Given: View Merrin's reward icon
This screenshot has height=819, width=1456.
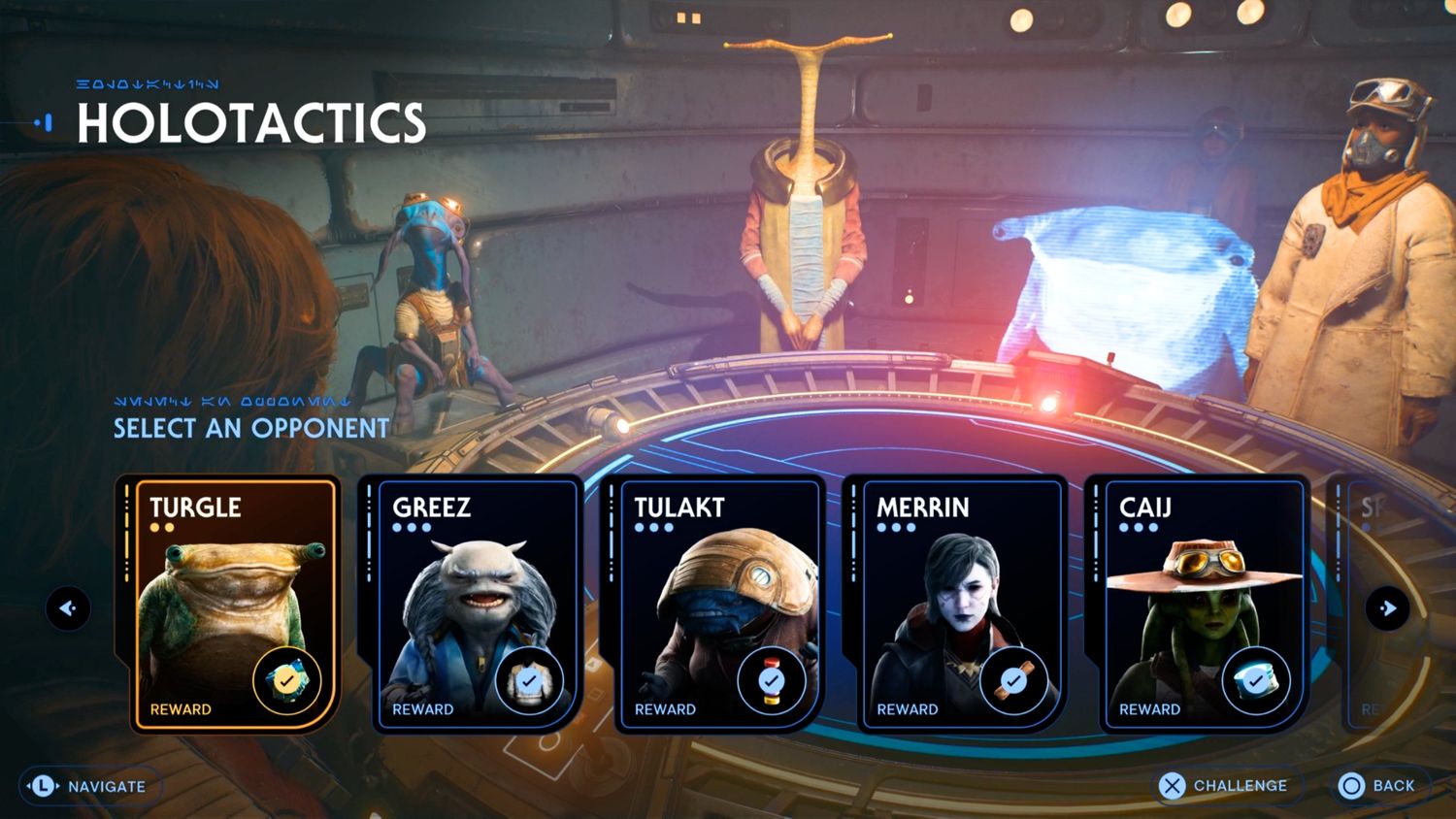Looking at the screenshot, I should pyautogui.click(x=1013, y=681).
